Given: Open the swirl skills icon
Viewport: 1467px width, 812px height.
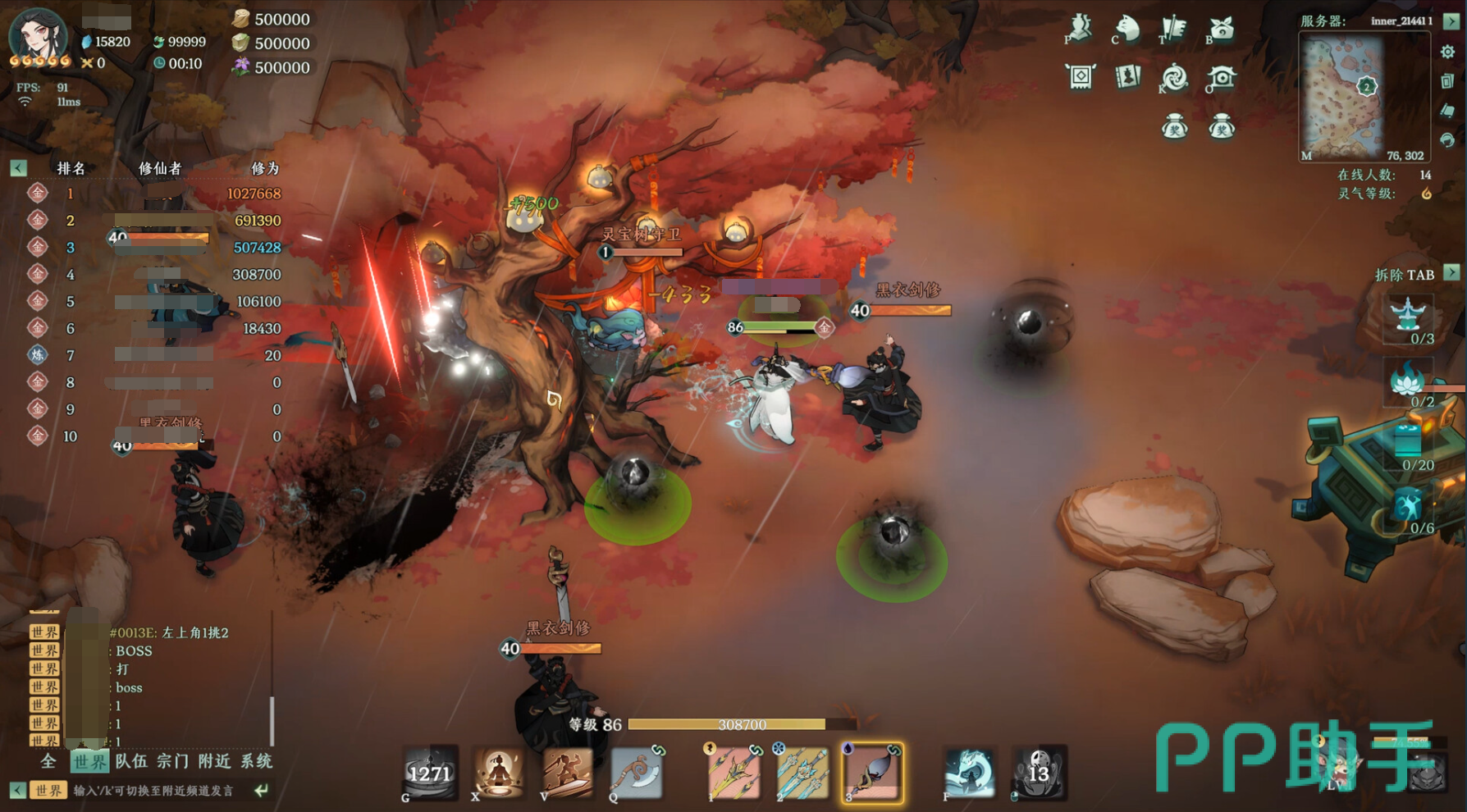Looking at the screenshot, I should coord(1174,78).
